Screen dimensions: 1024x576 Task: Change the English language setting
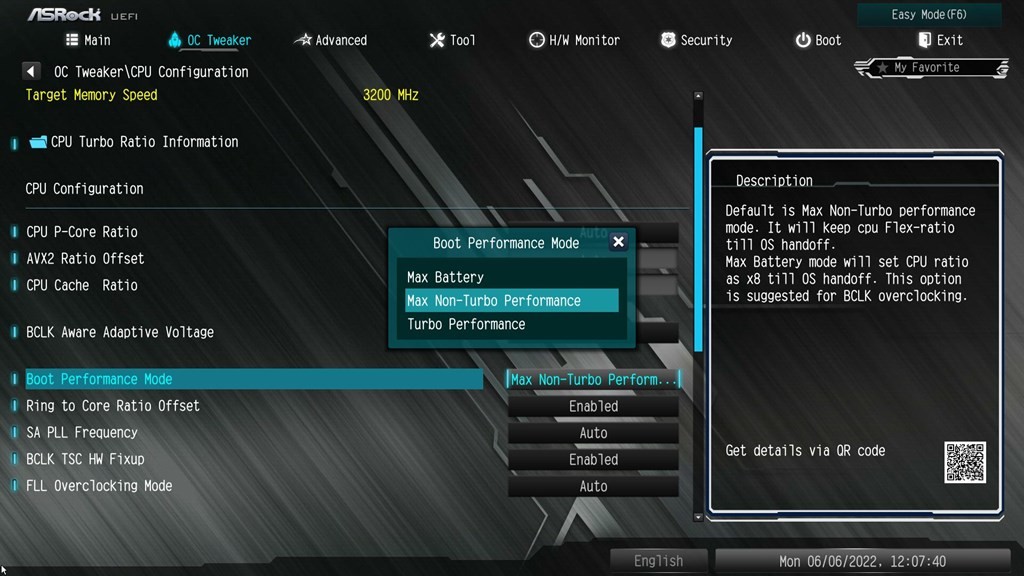tap(658, 561)
